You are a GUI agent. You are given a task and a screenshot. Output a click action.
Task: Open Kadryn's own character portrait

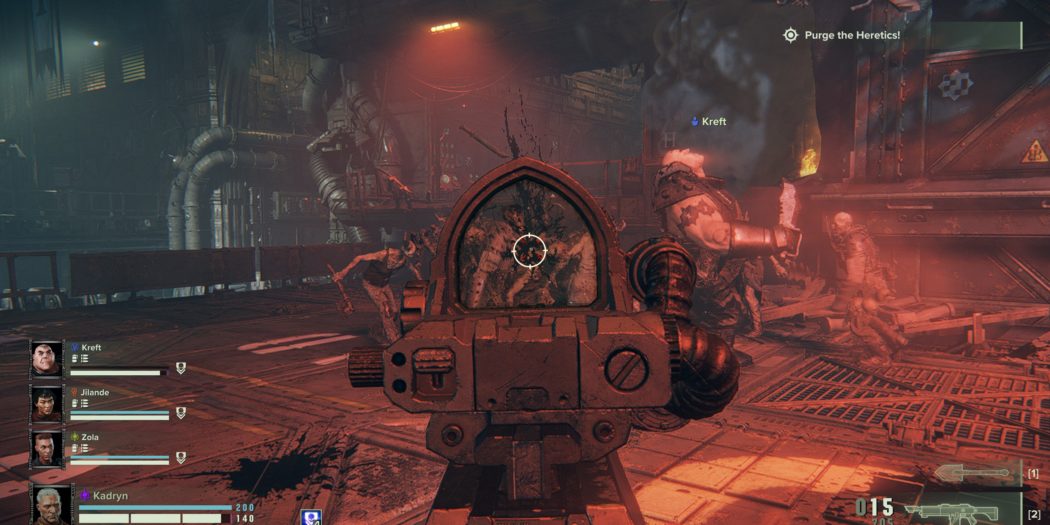tap(52, 504)
